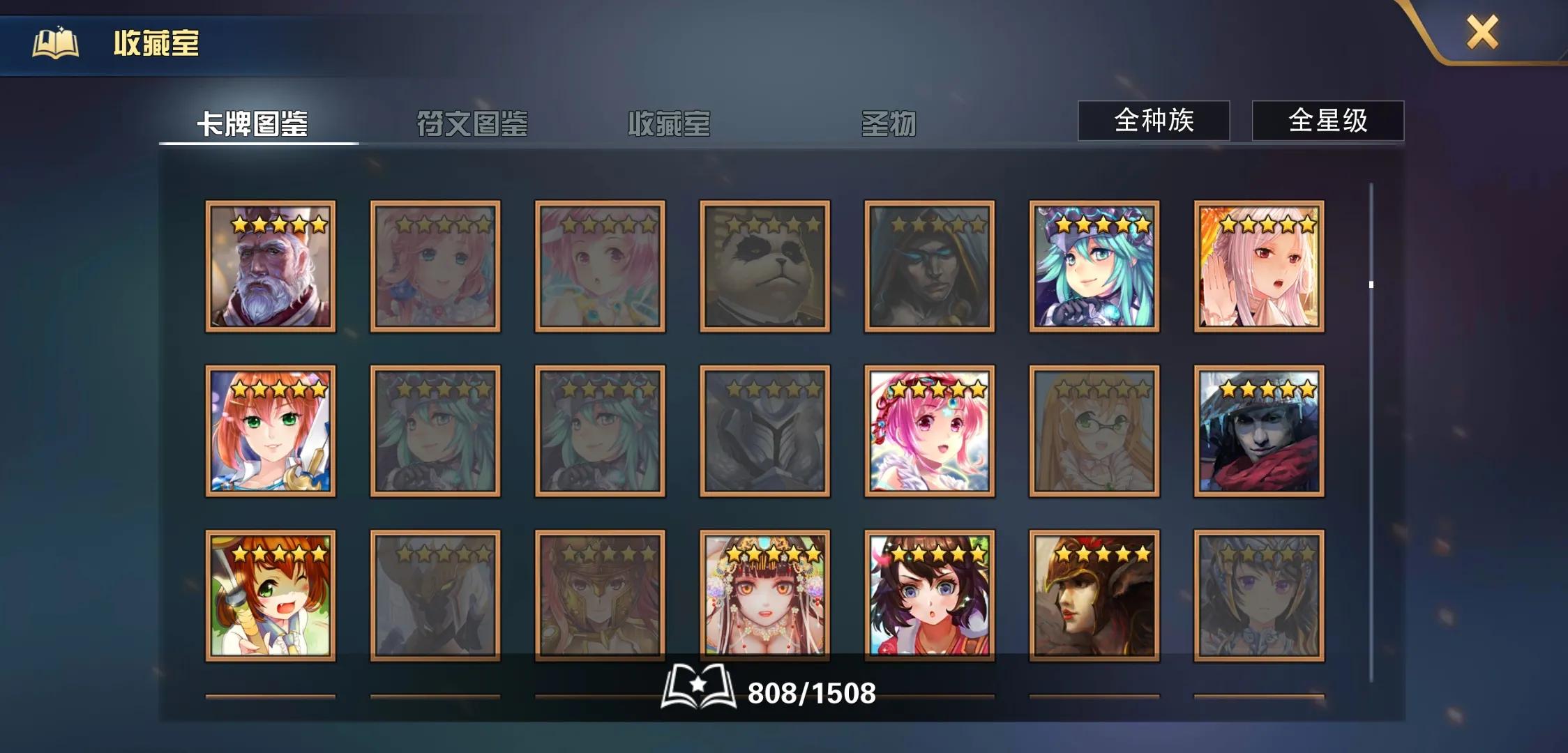Select the 收藏室 tab

tap(670, 124)
